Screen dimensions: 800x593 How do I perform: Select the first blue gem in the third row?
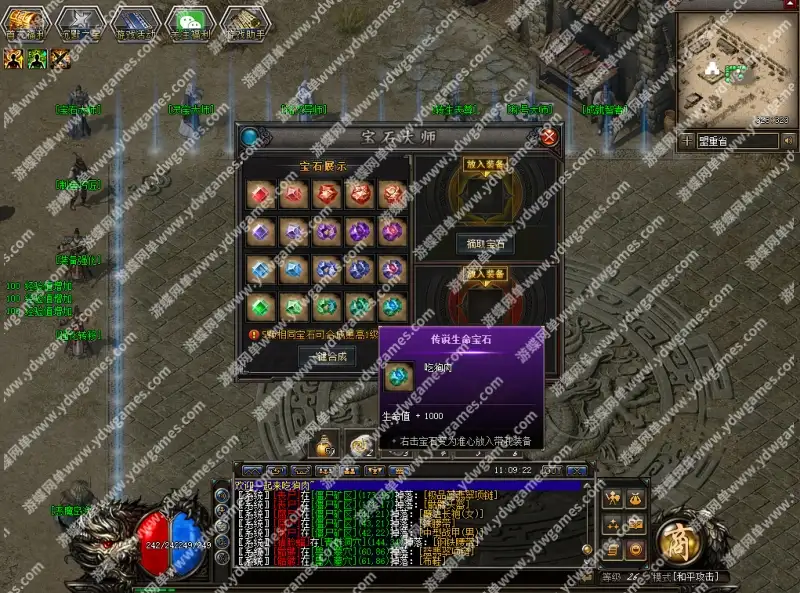click(x=261, y=269)
